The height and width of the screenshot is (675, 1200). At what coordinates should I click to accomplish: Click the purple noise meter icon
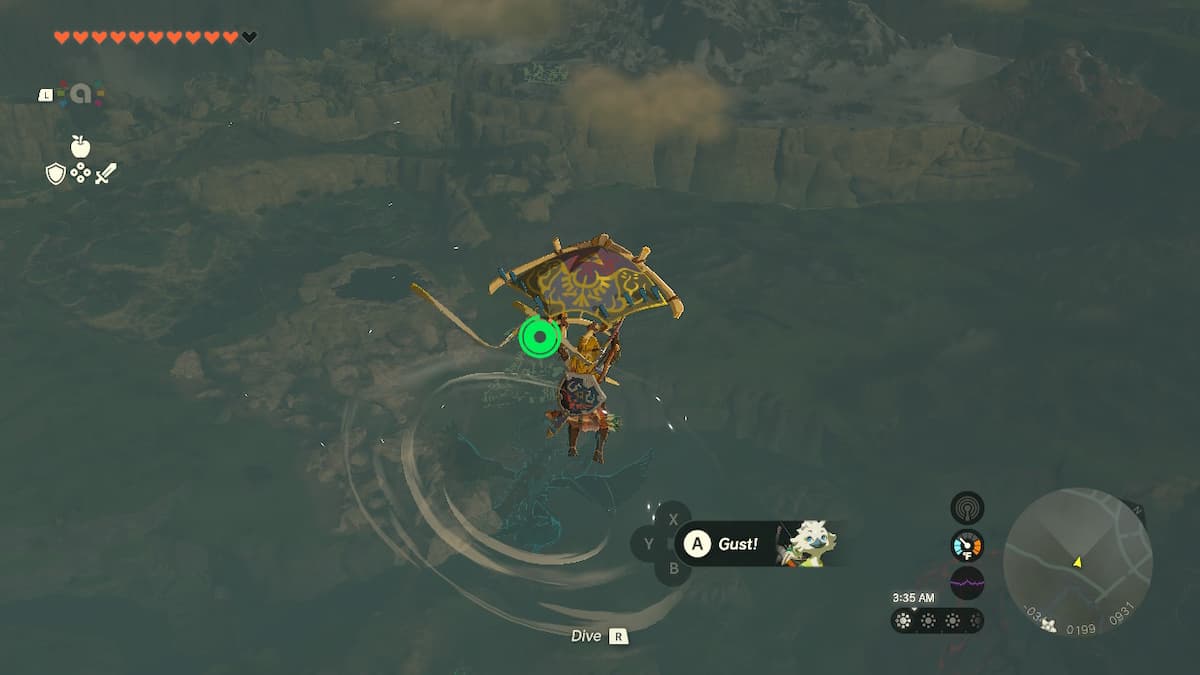click(967, 582)
